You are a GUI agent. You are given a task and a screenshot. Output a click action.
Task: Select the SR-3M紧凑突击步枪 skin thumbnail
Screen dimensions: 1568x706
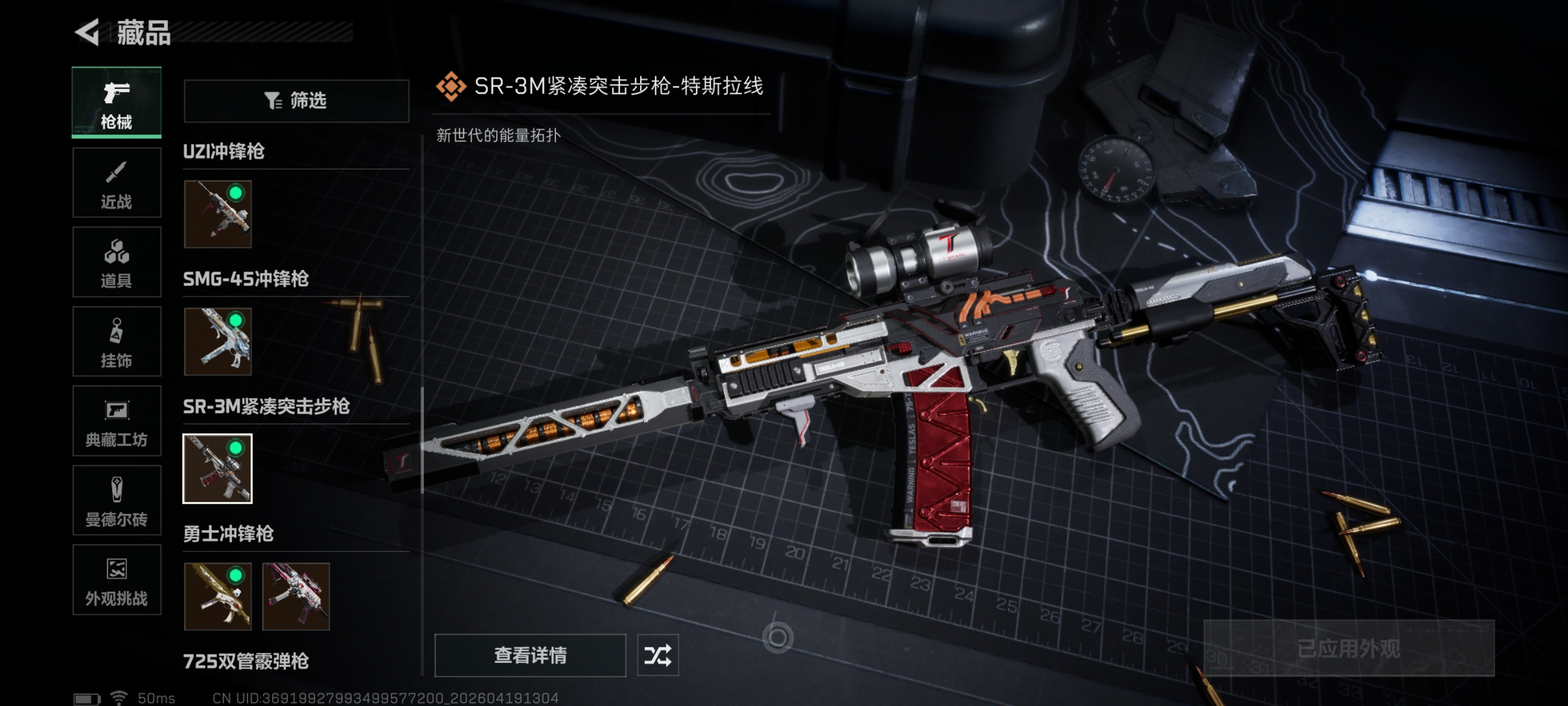click(x=217, y=468)
